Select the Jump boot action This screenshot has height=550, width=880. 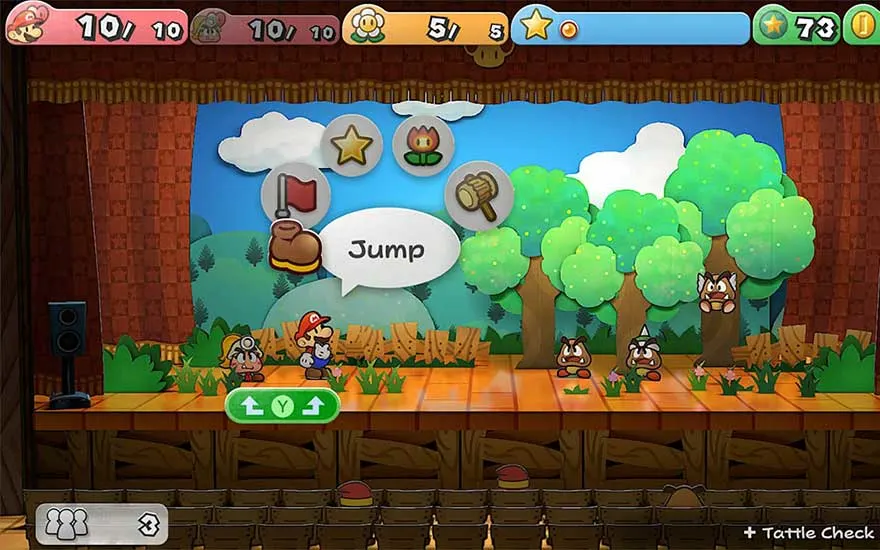point(295,246)
